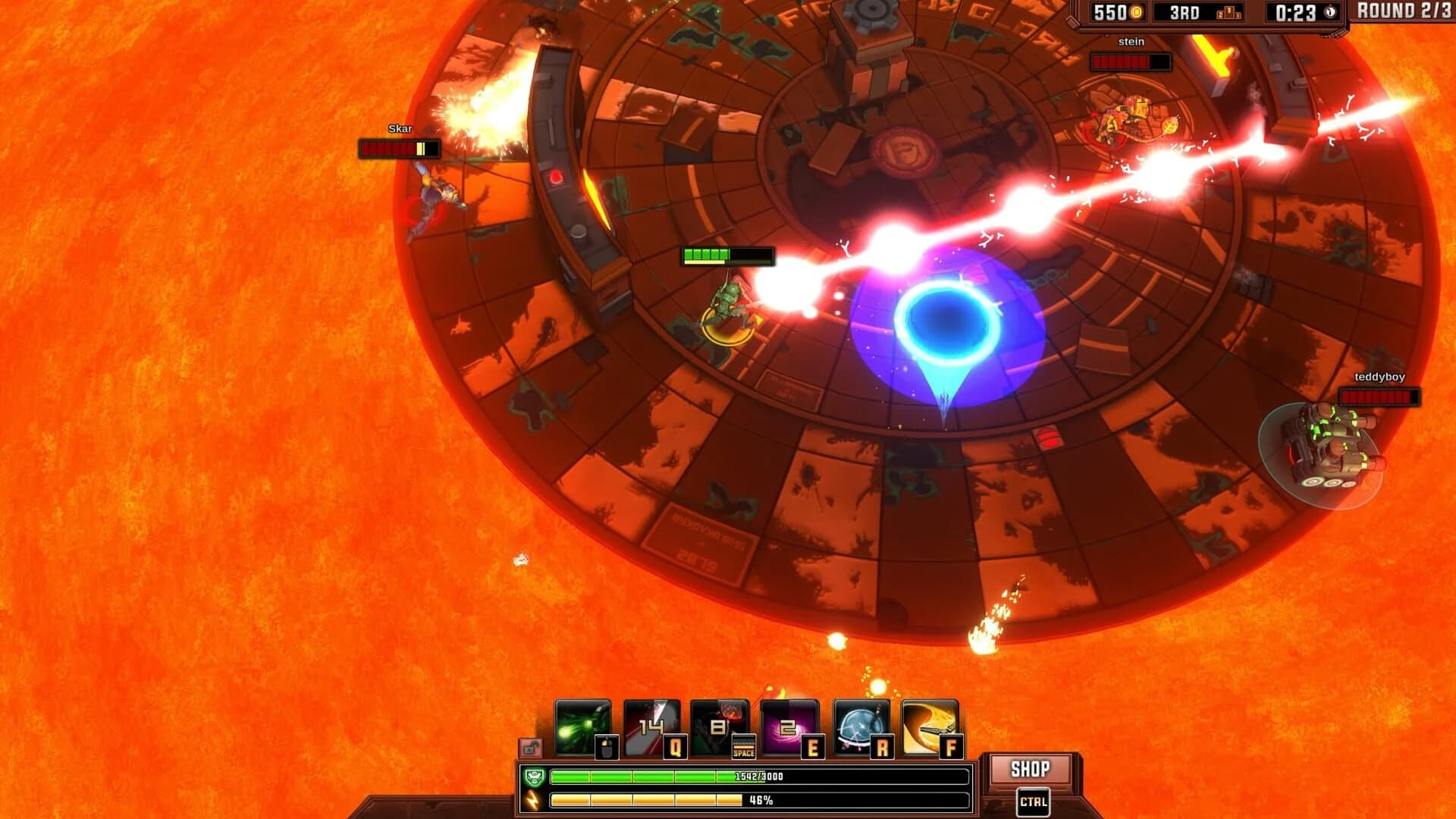This screenshot has height=819, width=1456.
Task: Click Skar's name label on the left
Action: coord(401,129)
